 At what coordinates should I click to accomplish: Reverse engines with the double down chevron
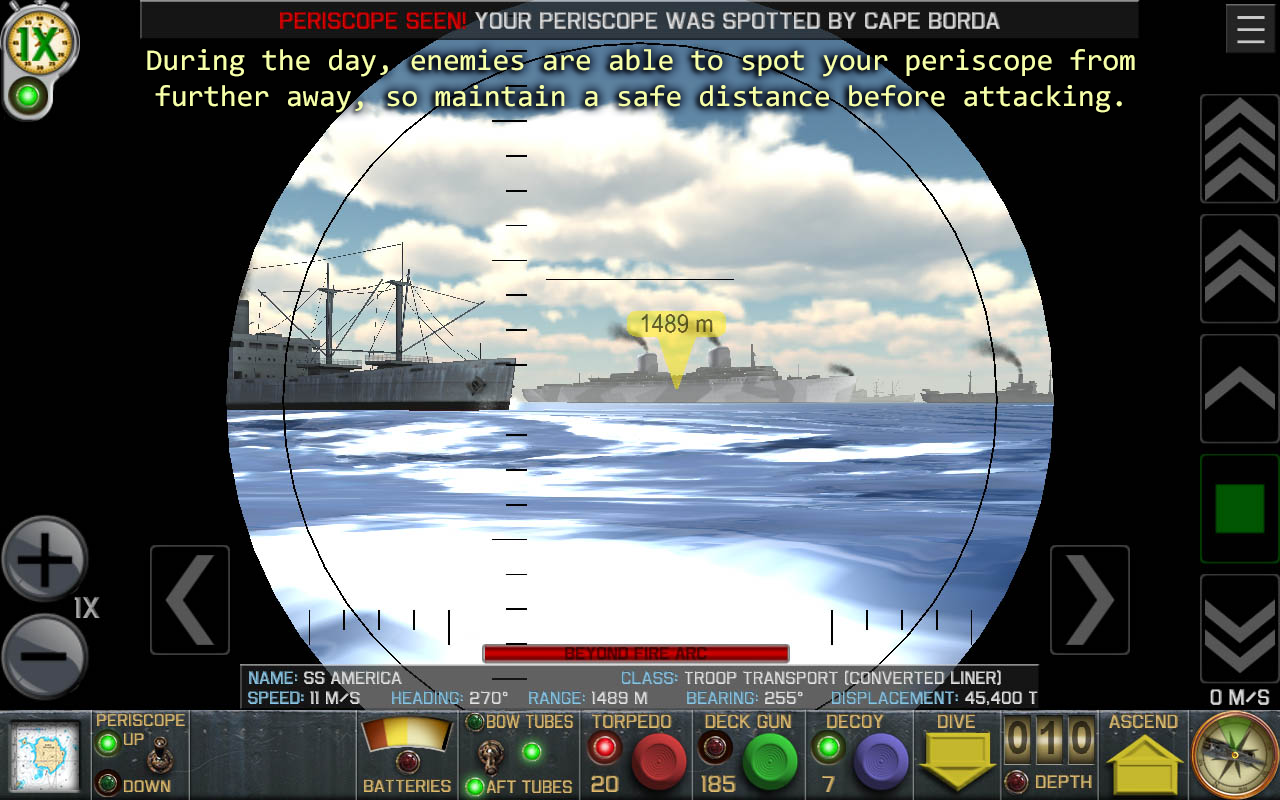[x=1239, y=630]
